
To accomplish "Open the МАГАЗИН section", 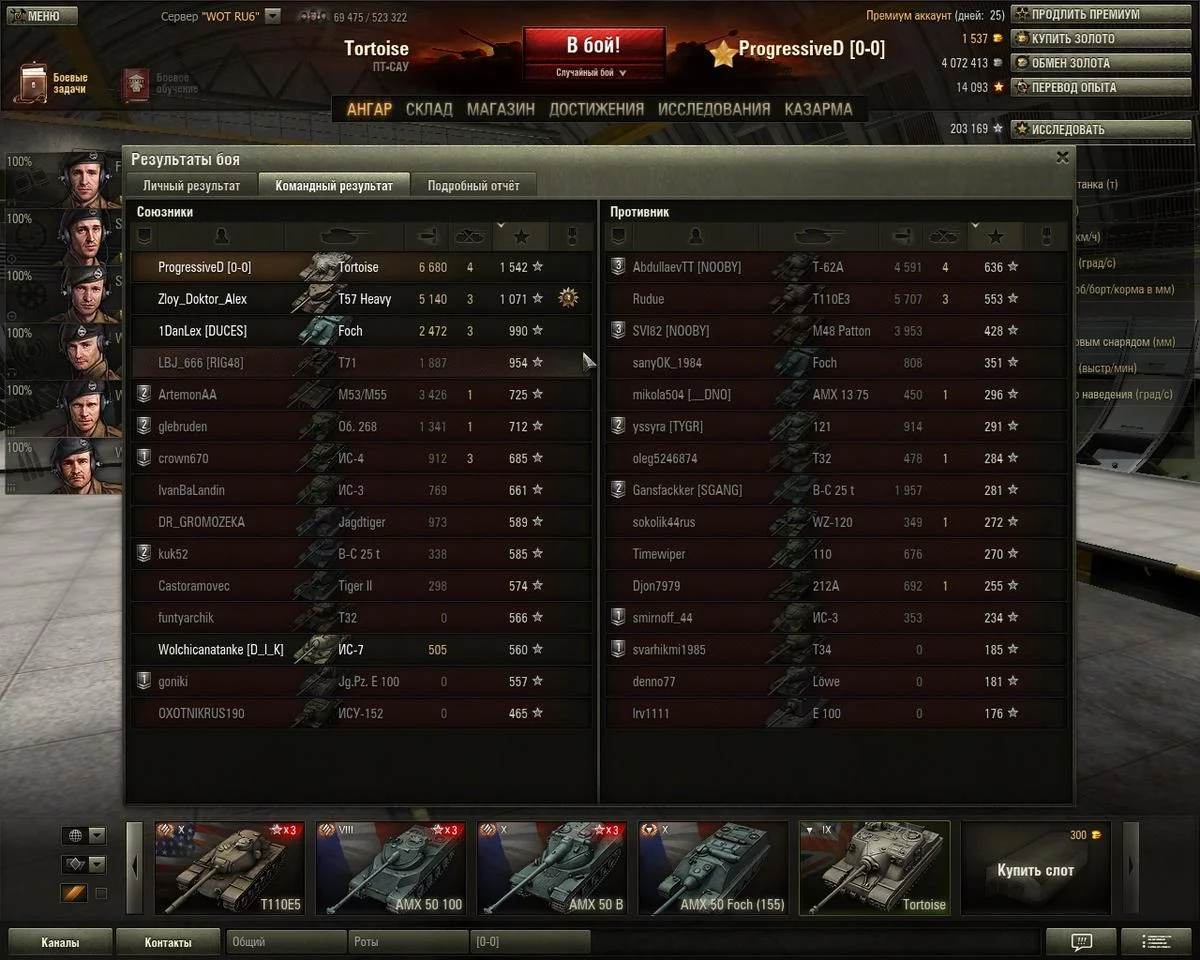I will tap(500, 109).
